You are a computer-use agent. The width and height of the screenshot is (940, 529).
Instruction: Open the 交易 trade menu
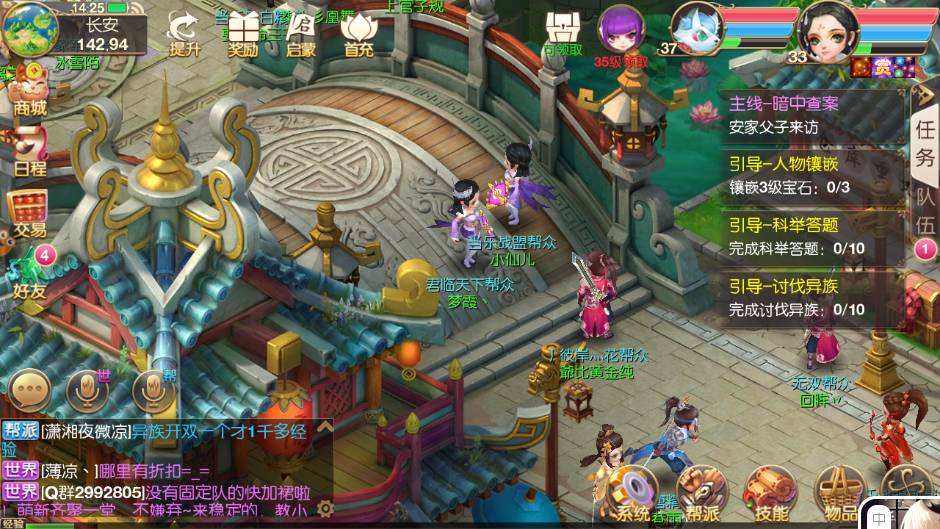[x=29, y=211]
